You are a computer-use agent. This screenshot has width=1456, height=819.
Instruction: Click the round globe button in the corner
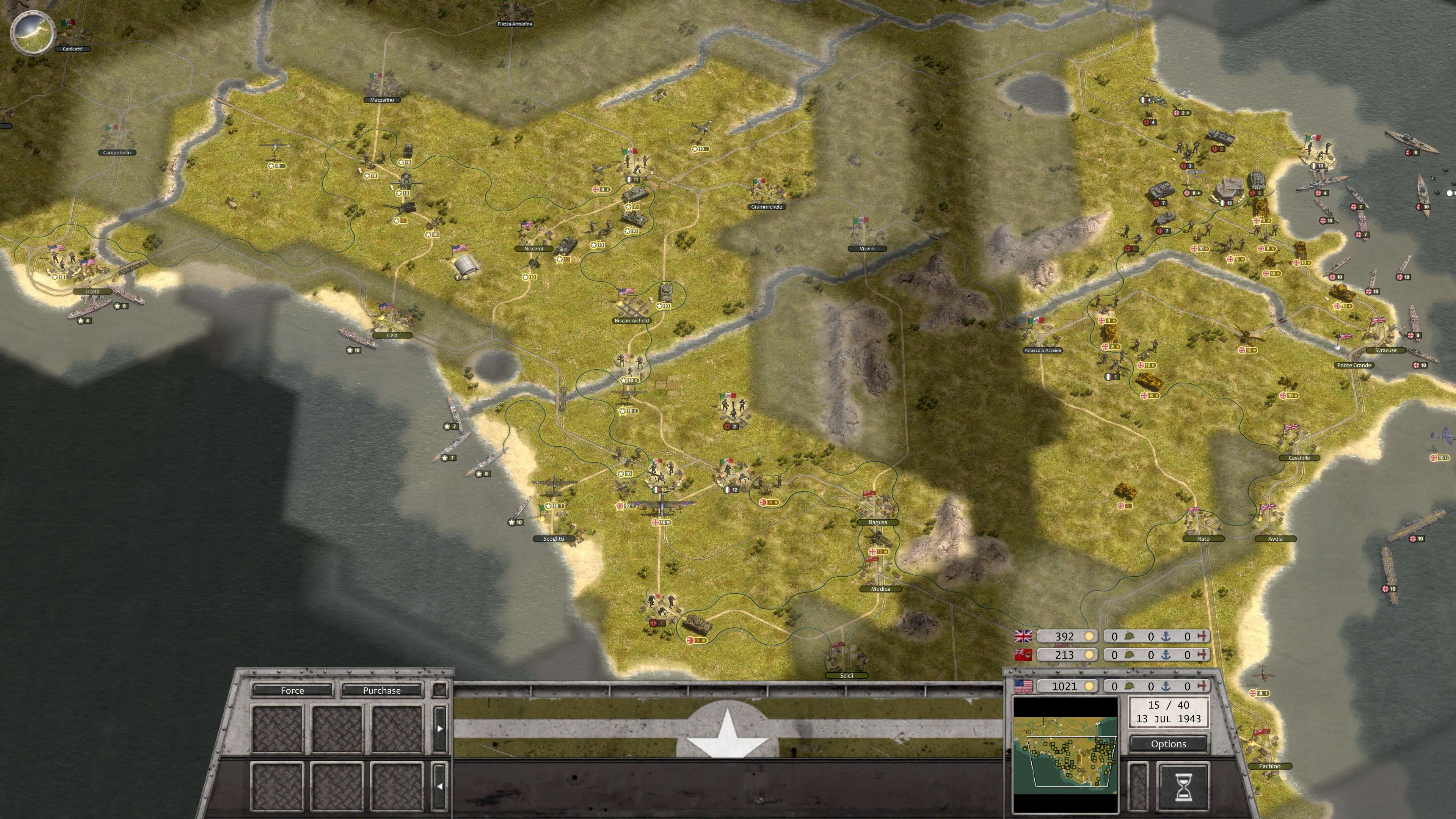(33, 33)
